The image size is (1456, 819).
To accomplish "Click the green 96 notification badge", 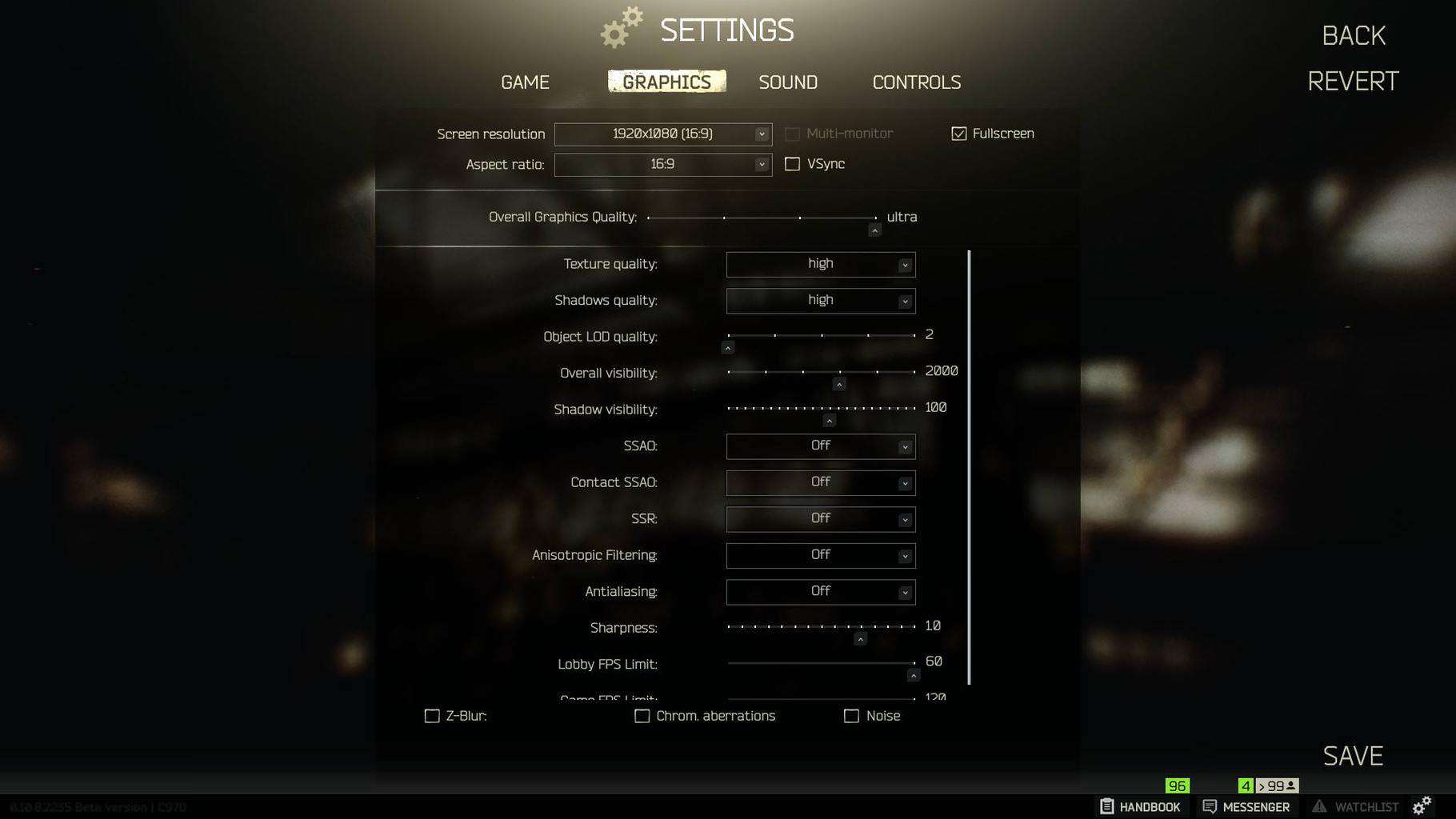I will pyautogui.click(x=1176, y=787).
